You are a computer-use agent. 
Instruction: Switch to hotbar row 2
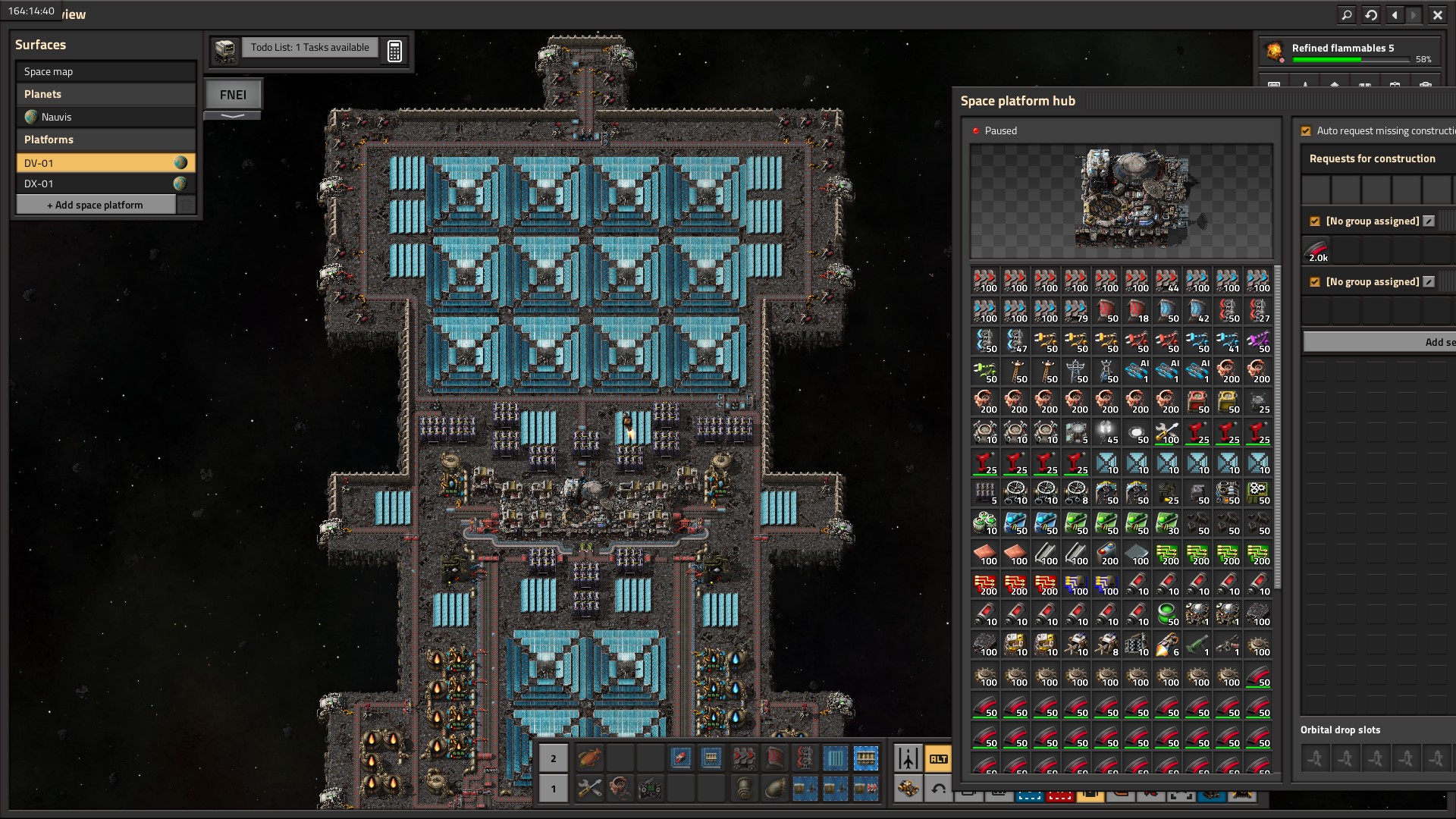(554, 758)
